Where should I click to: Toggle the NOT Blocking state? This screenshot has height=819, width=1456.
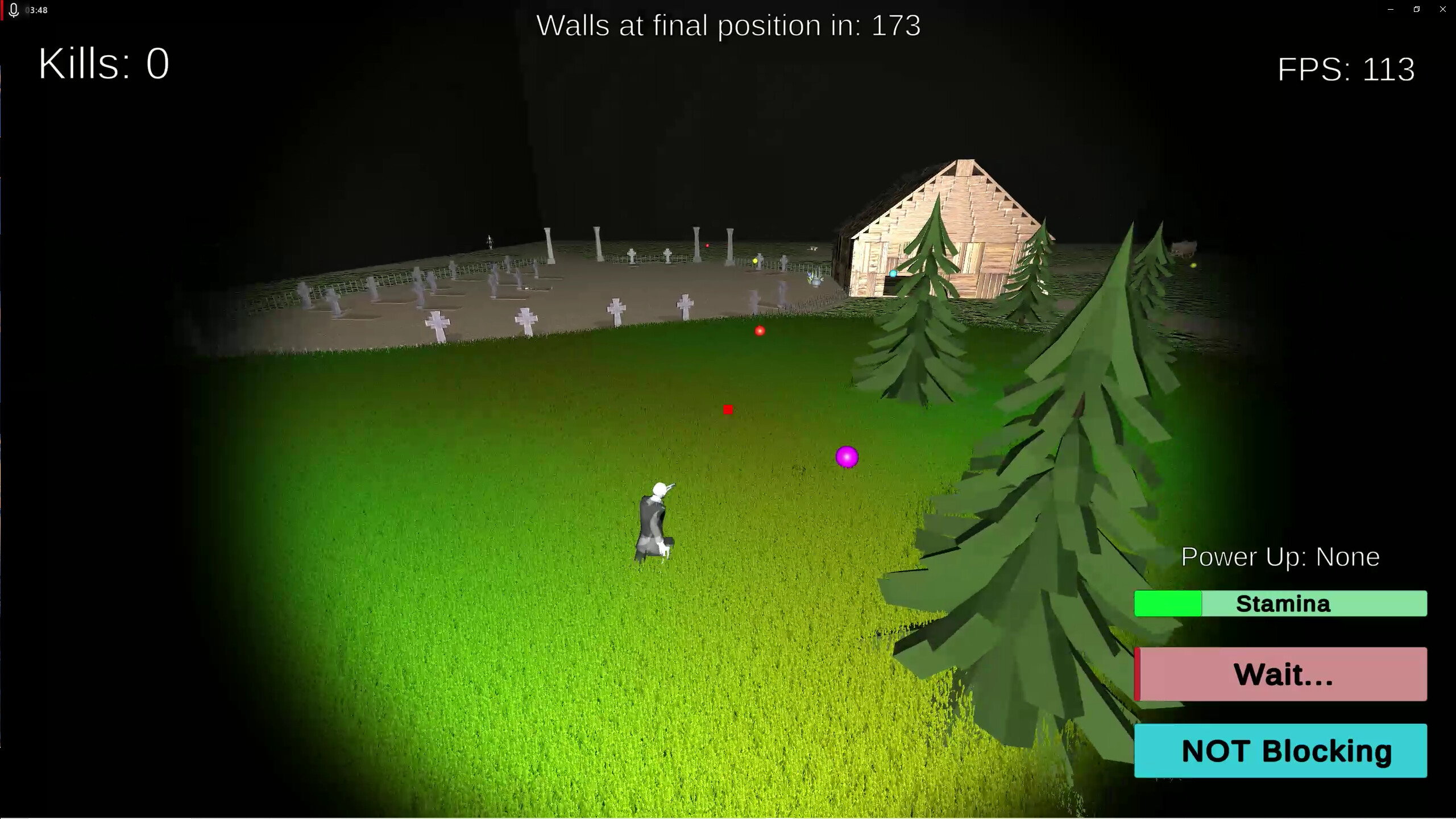coord(1280,751)
